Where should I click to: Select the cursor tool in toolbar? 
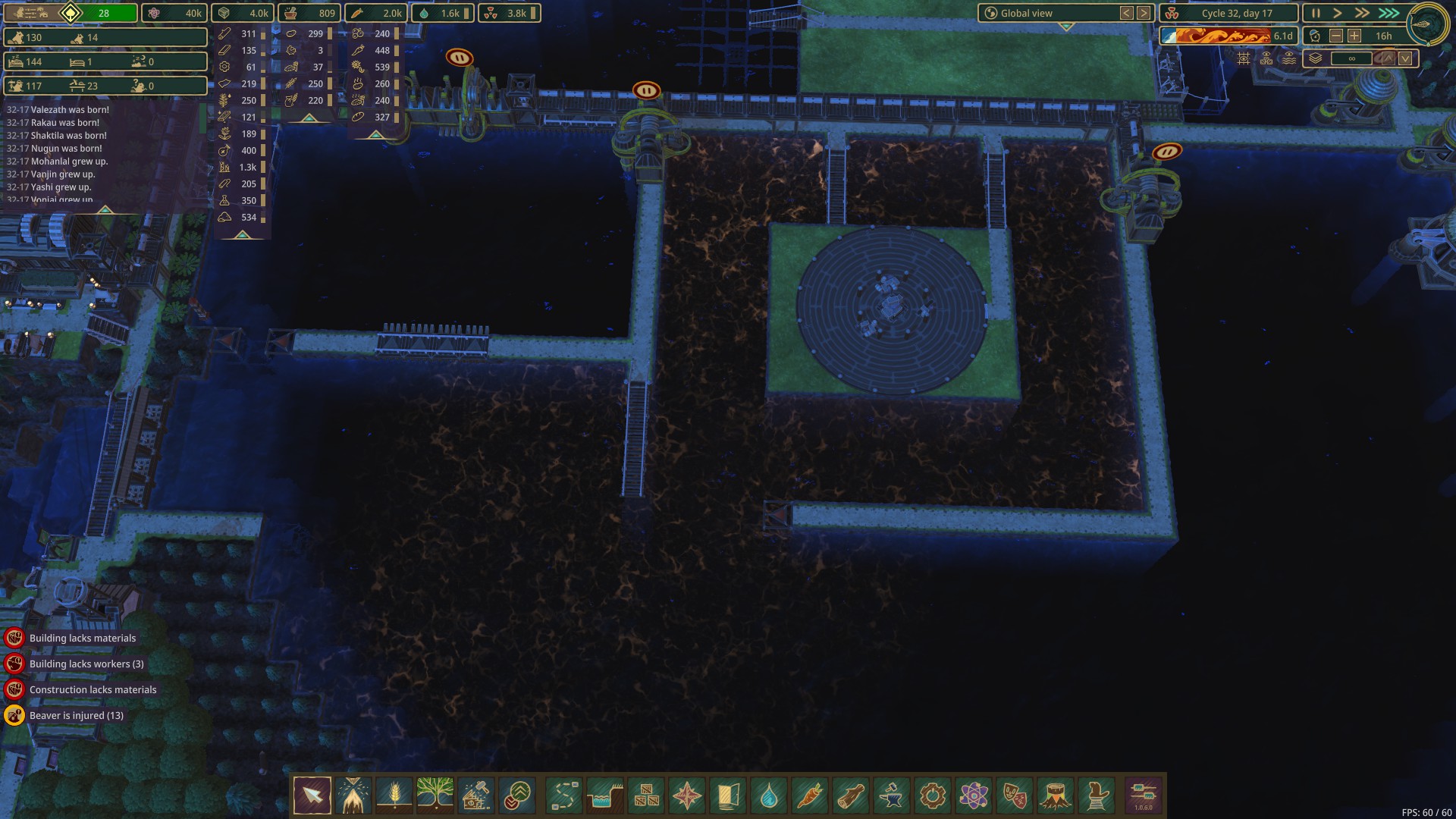click(x=312, y=795)
